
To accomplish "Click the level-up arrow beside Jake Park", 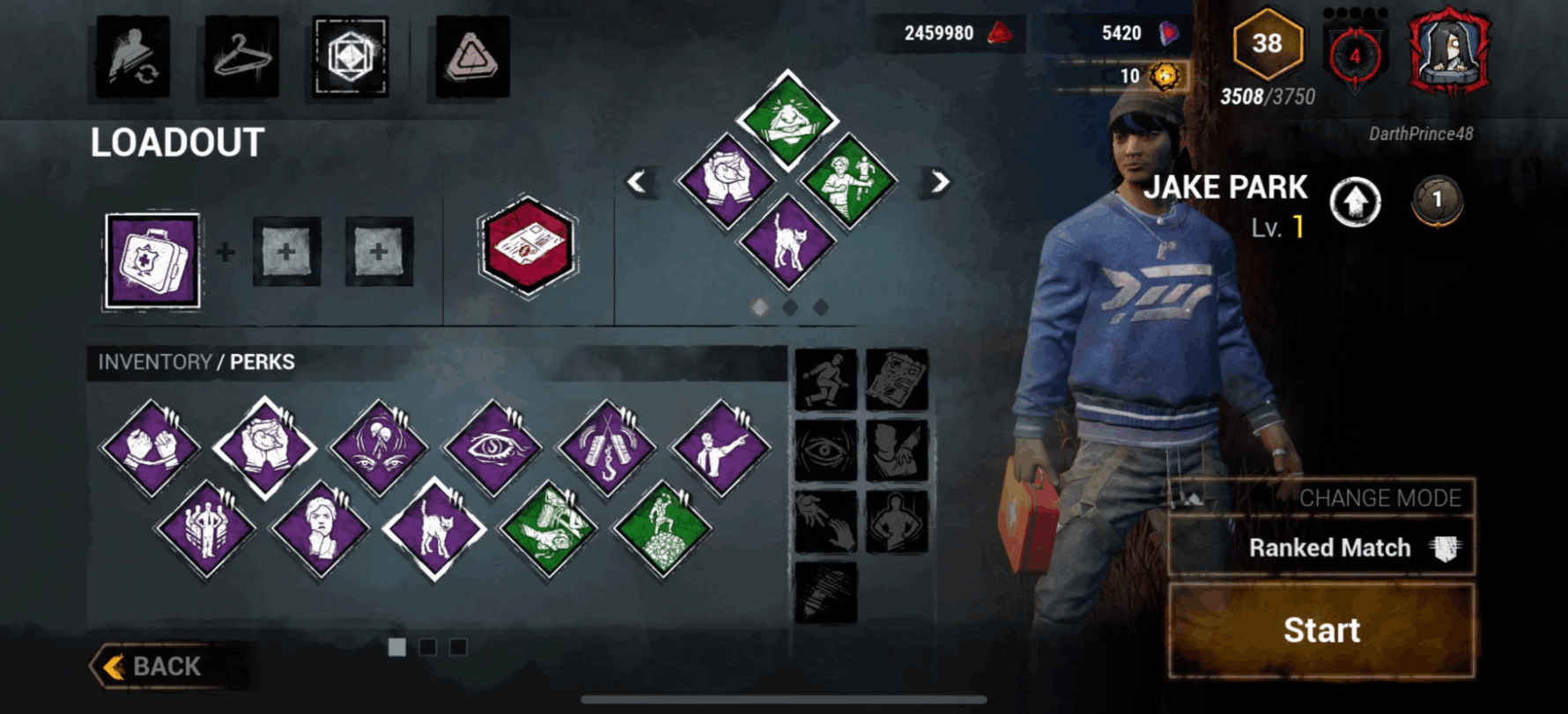I will [1355, 202].
